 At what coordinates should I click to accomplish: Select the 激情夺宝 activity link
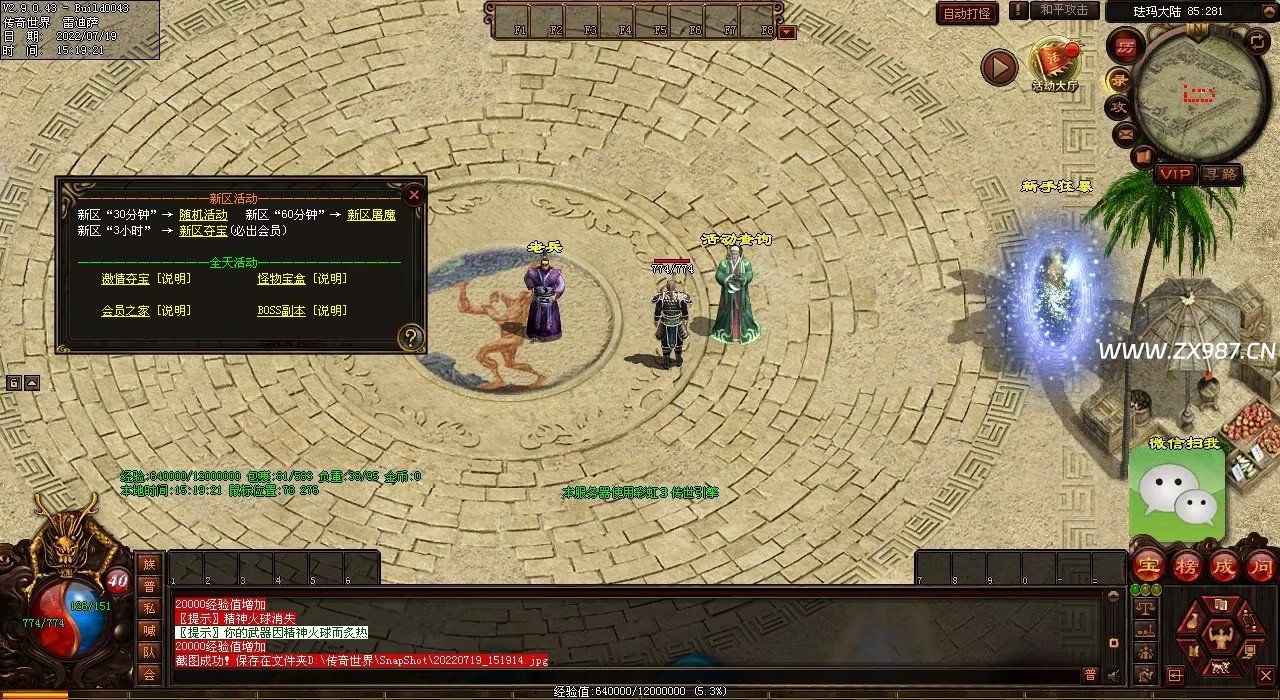coord(125,279)
